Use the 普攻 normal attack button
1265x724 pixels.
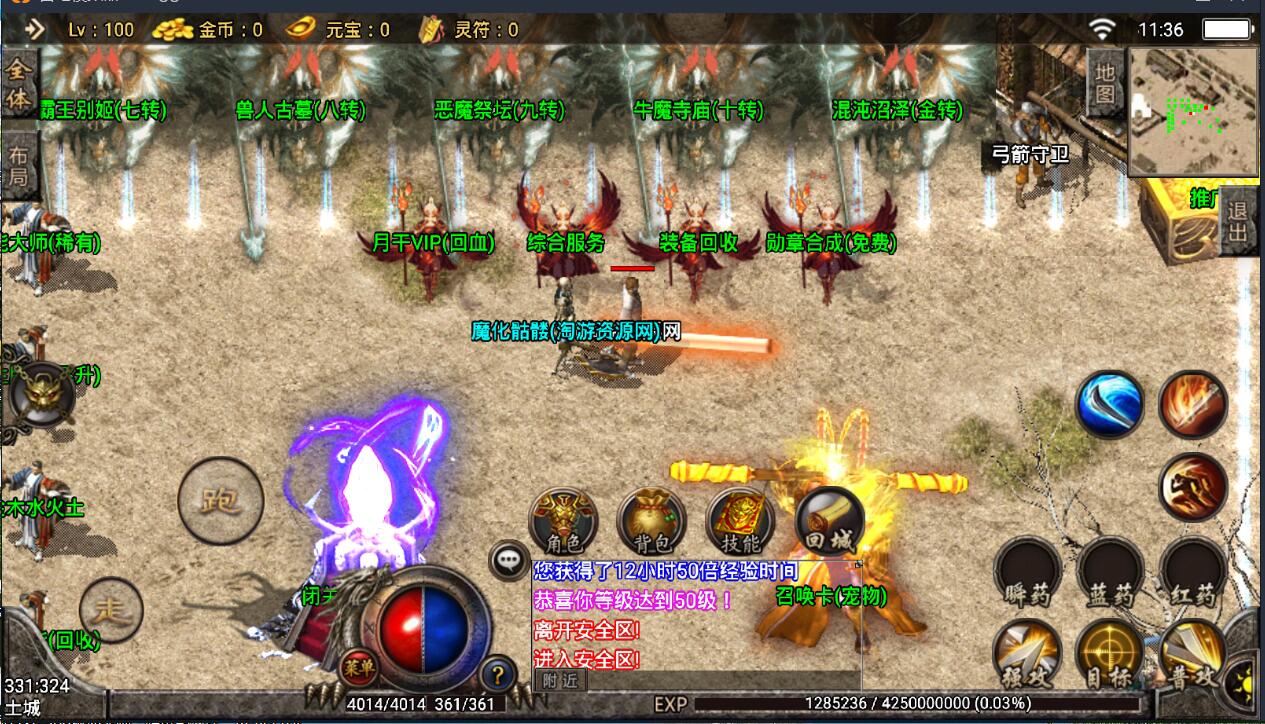[x=1193, y=655]
